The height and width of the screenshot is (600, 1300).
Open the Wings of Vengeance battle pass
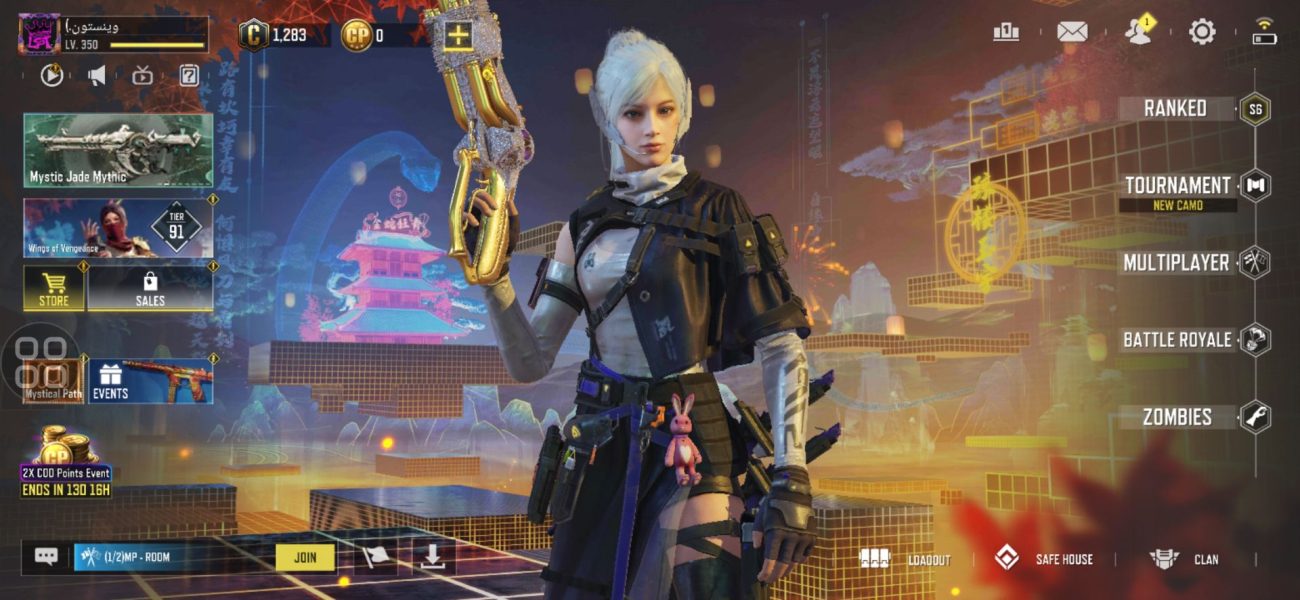[118, 228]
